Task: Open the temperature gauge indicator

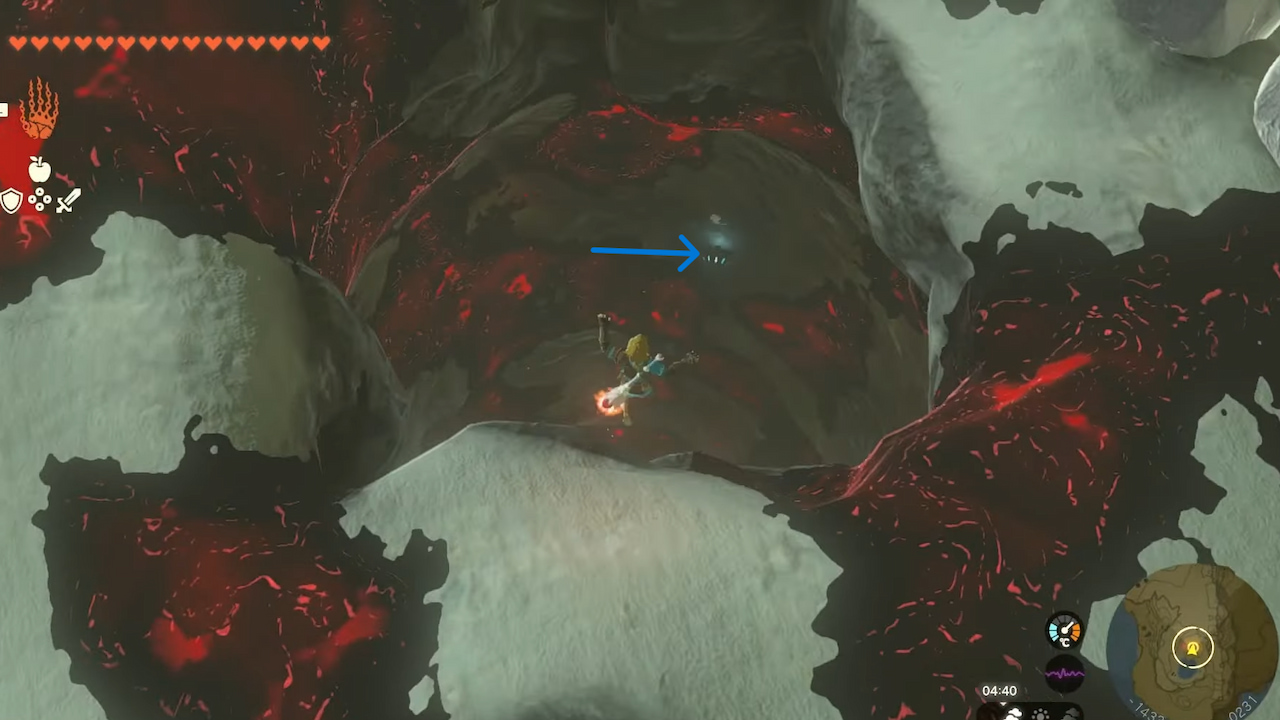Action: [1064, 630]
